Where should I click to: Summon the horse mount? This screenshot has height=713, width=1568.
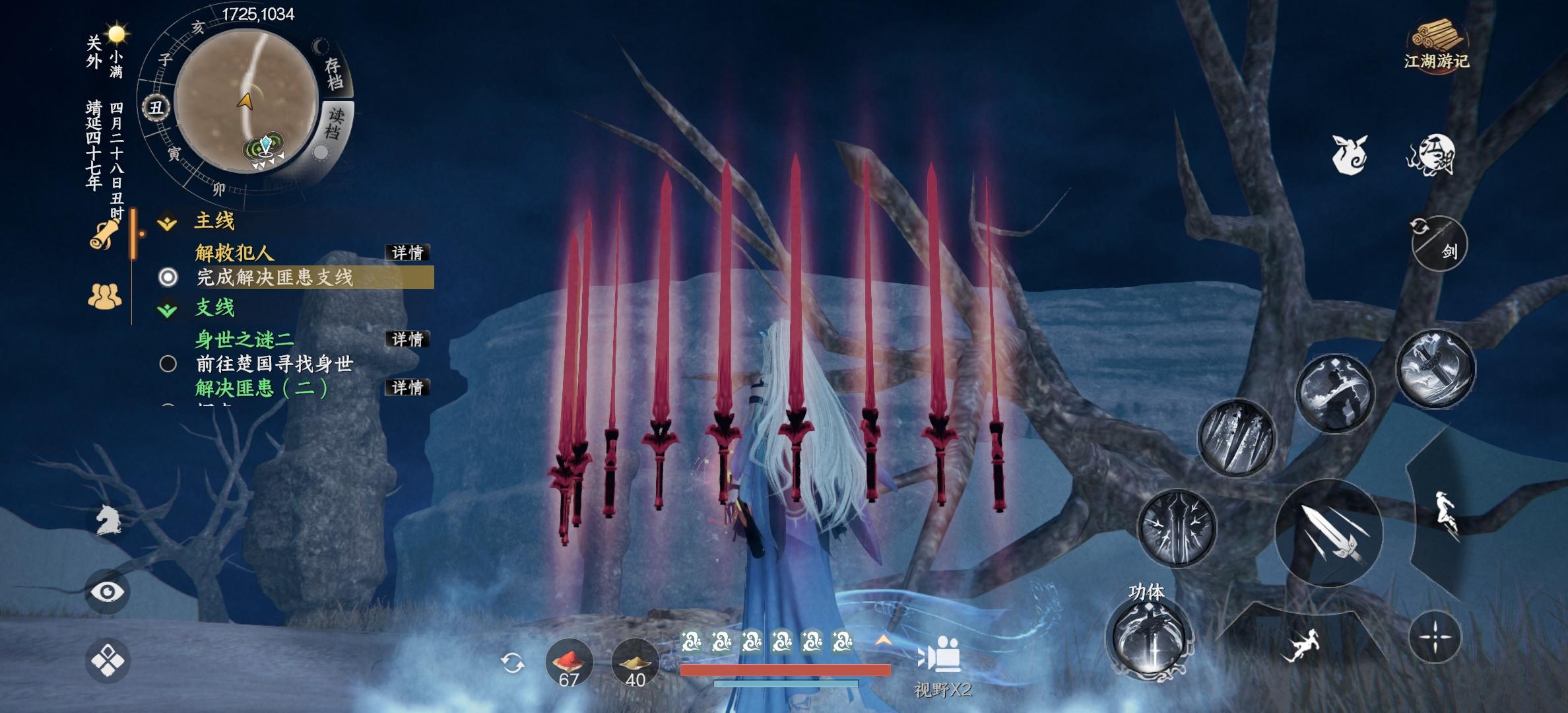point(108,521)
